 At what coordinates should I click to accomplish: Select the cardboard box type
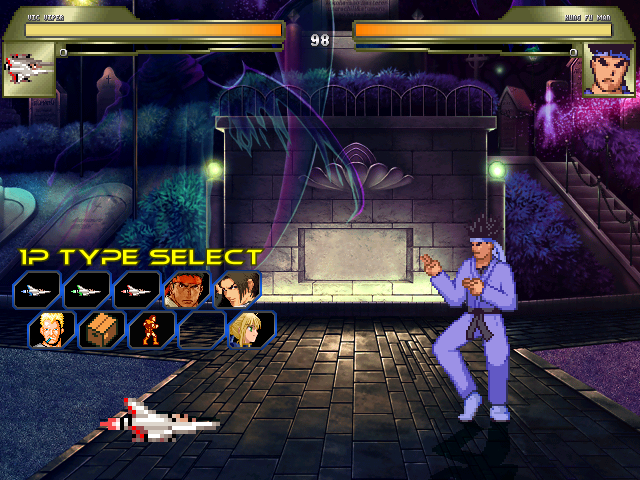[x=101, y=329]
